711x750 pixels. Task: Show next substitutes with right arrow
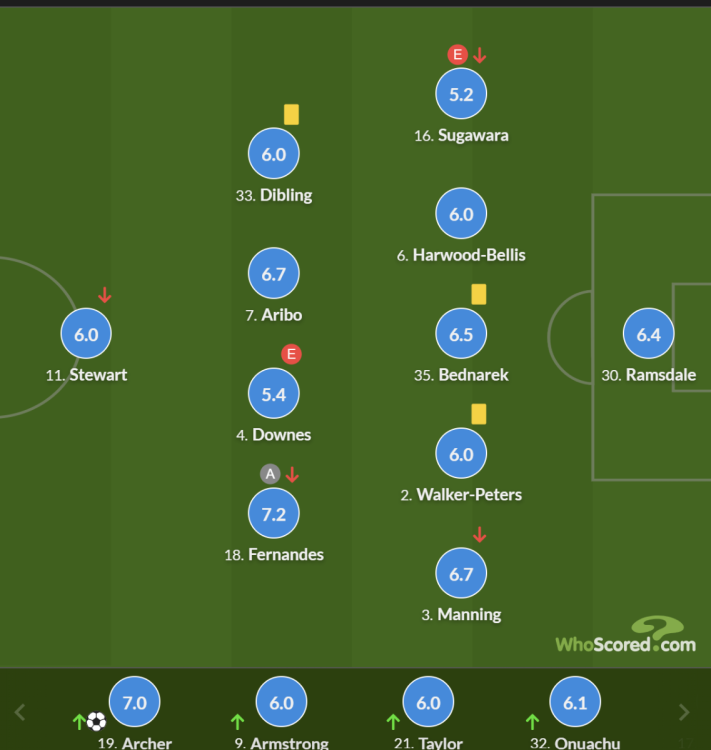coord(684,712)
